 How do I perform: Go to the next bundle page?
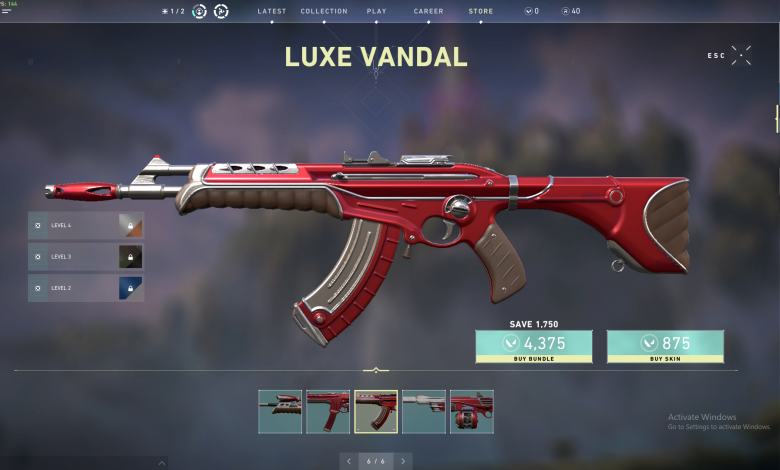click(x=403, y=461)
